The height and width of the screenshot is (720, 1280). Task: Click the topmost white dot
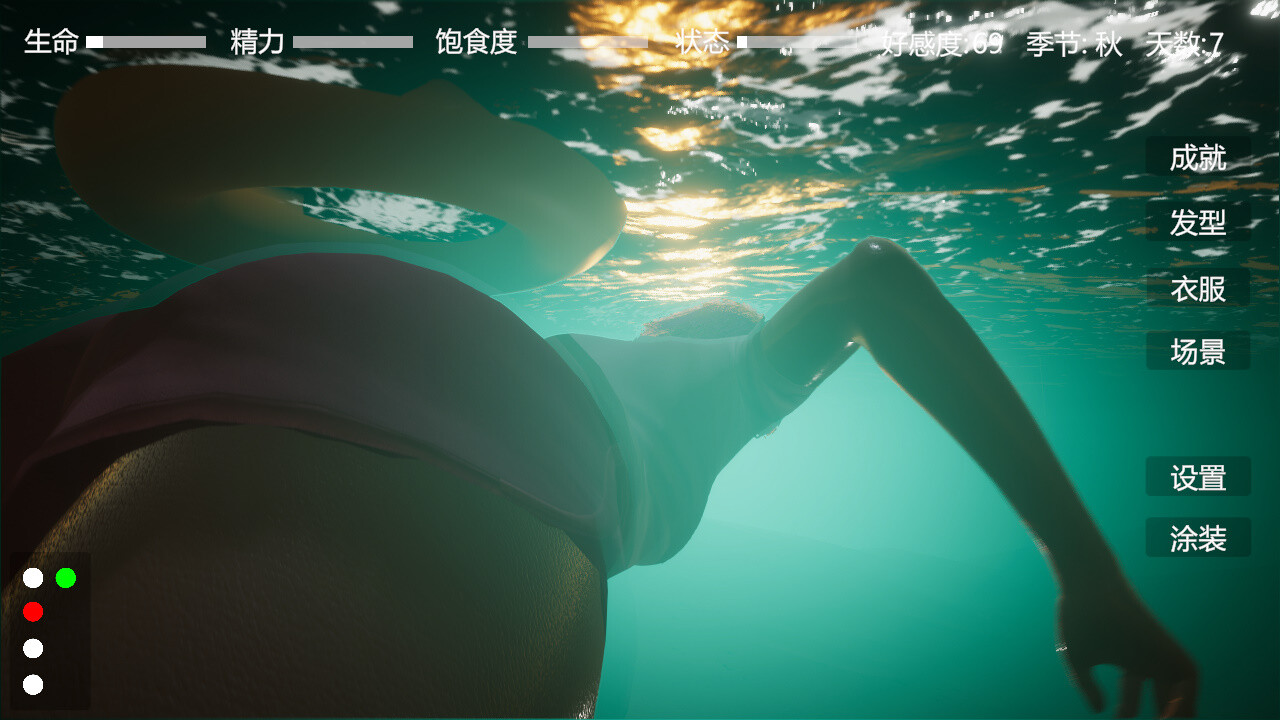(33, 576)
